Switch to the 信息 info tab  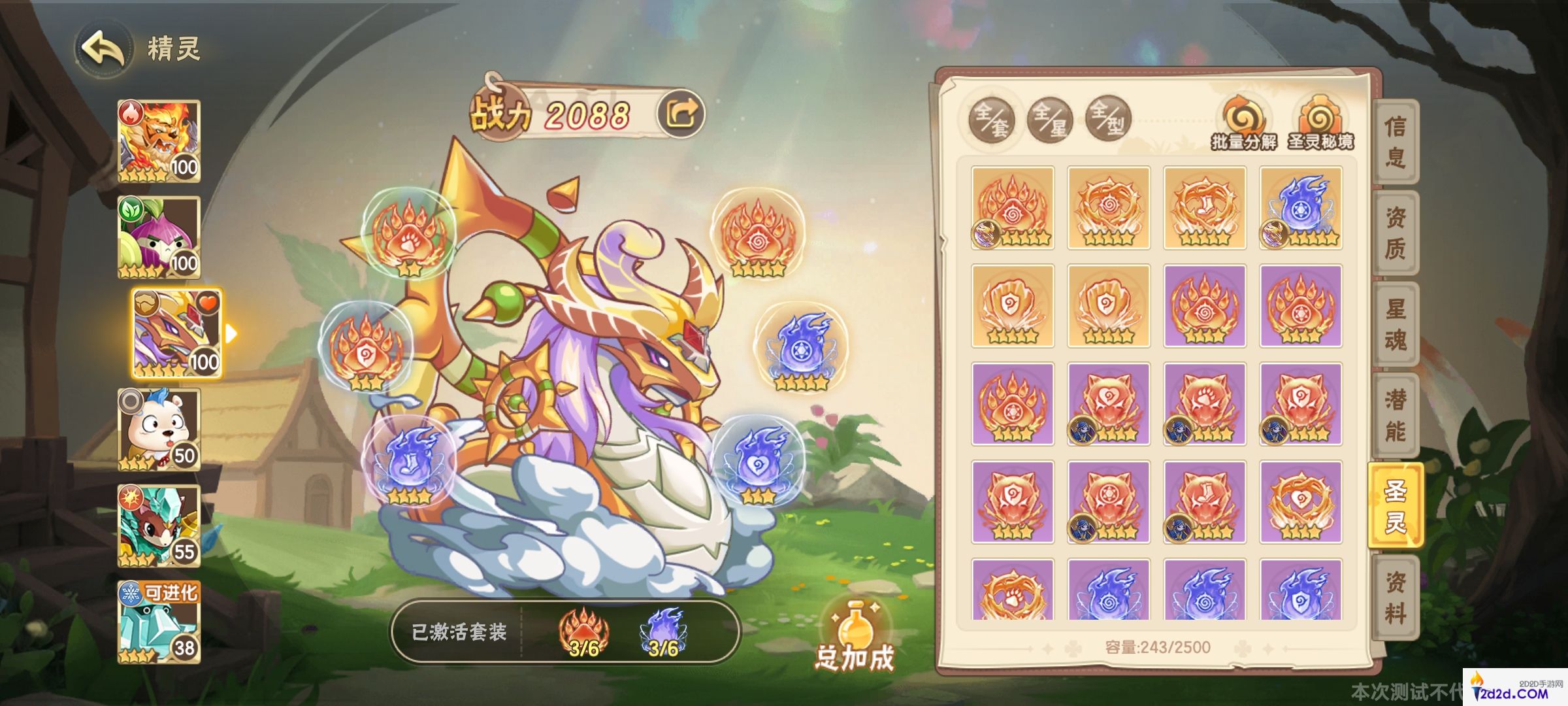coord(1395,141)
